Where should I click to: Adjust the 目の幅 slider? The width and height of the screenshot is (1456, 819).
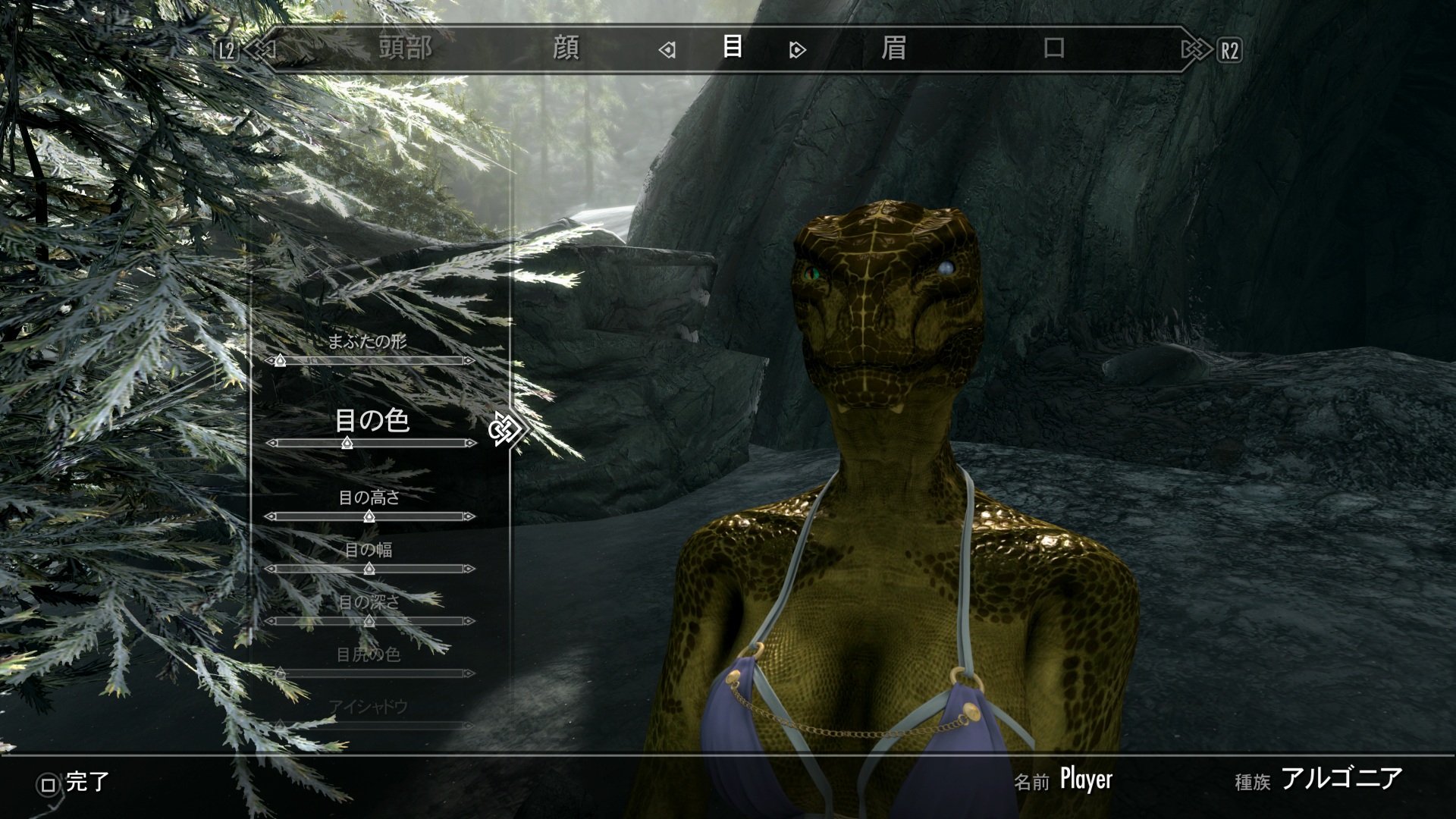[369, 569]
